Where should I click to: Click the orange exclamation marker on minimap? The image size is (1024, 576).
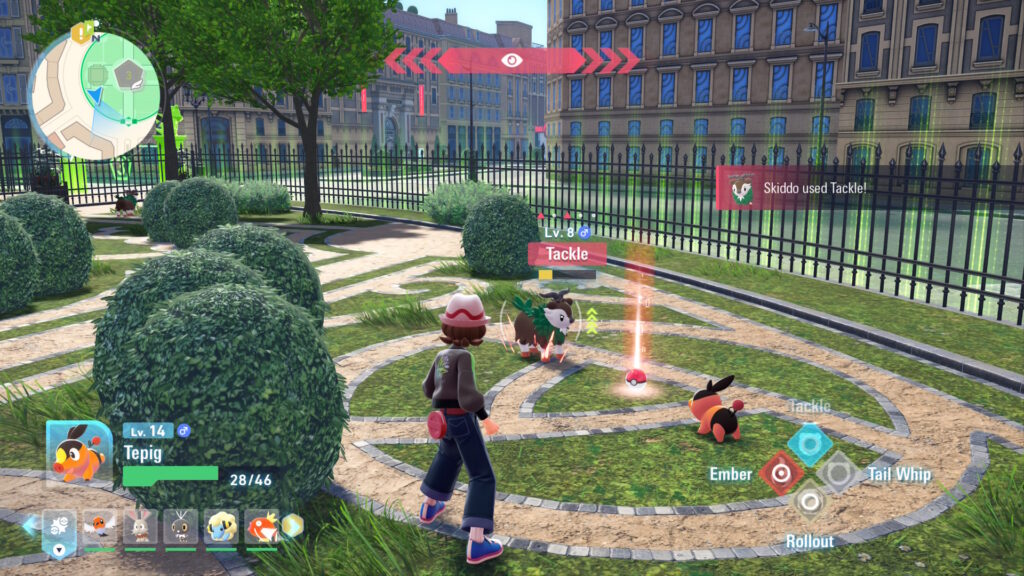(79, 31)
